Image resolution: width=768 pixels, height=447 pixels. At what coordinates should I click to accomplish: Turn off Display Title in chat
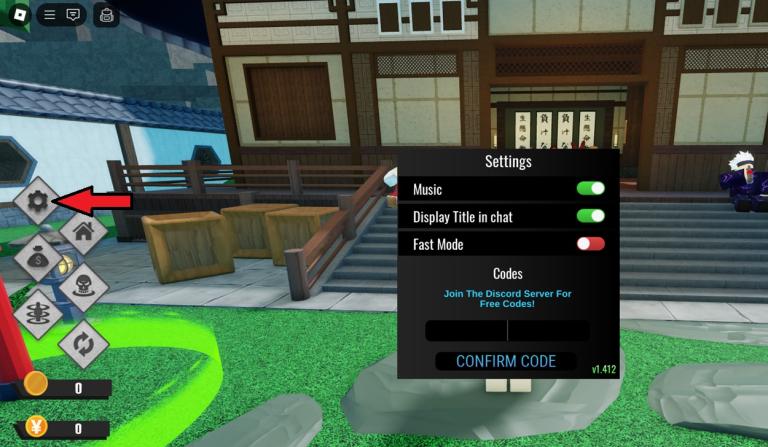(x=590, y=216)
